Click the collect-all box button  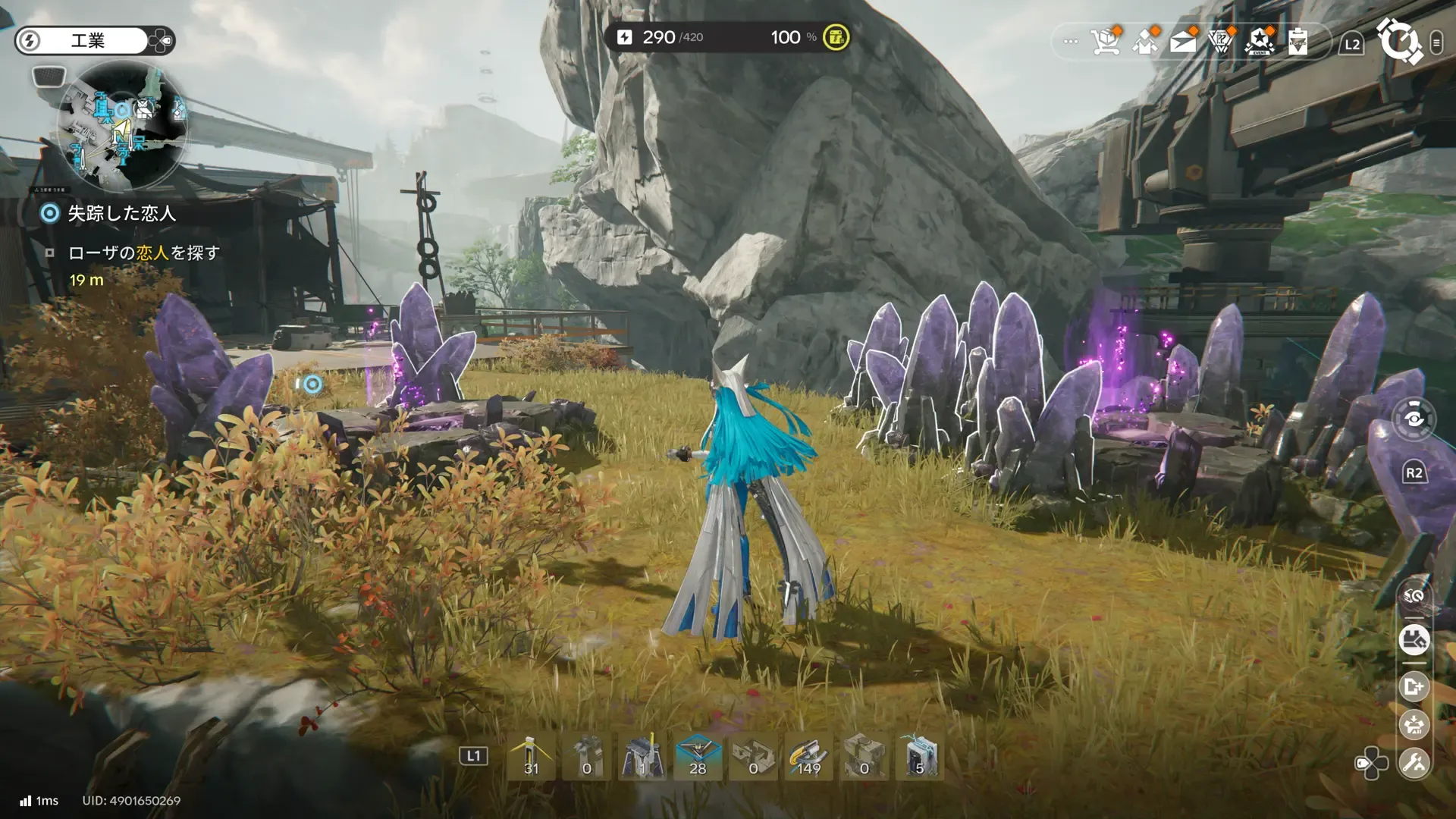coord(1414,725)
